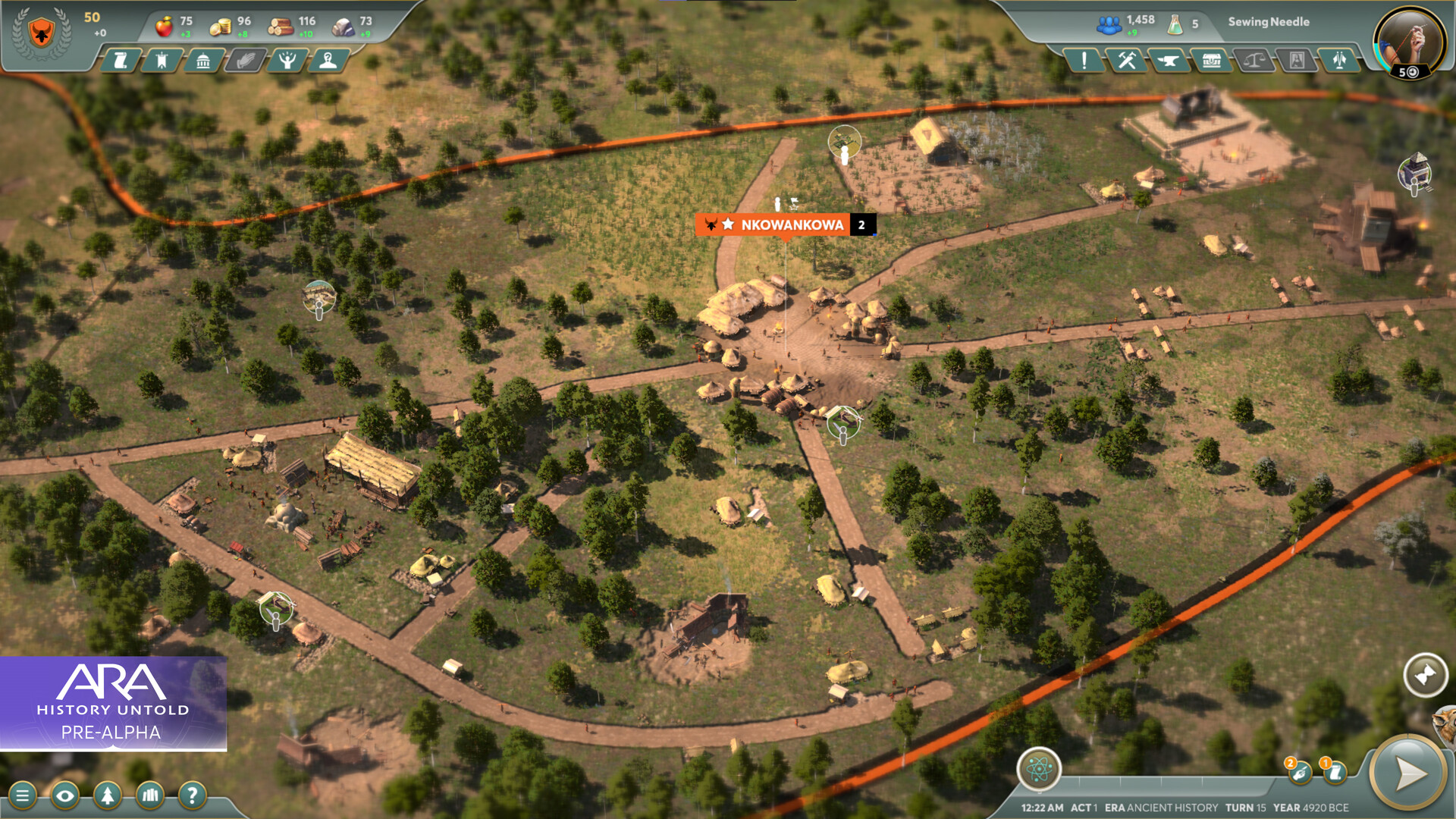Open the diplomacy flags panel
Image resolution: width=1456 pixels, height=819 pixels.
pyautogui.click(x=1339, y=62)
